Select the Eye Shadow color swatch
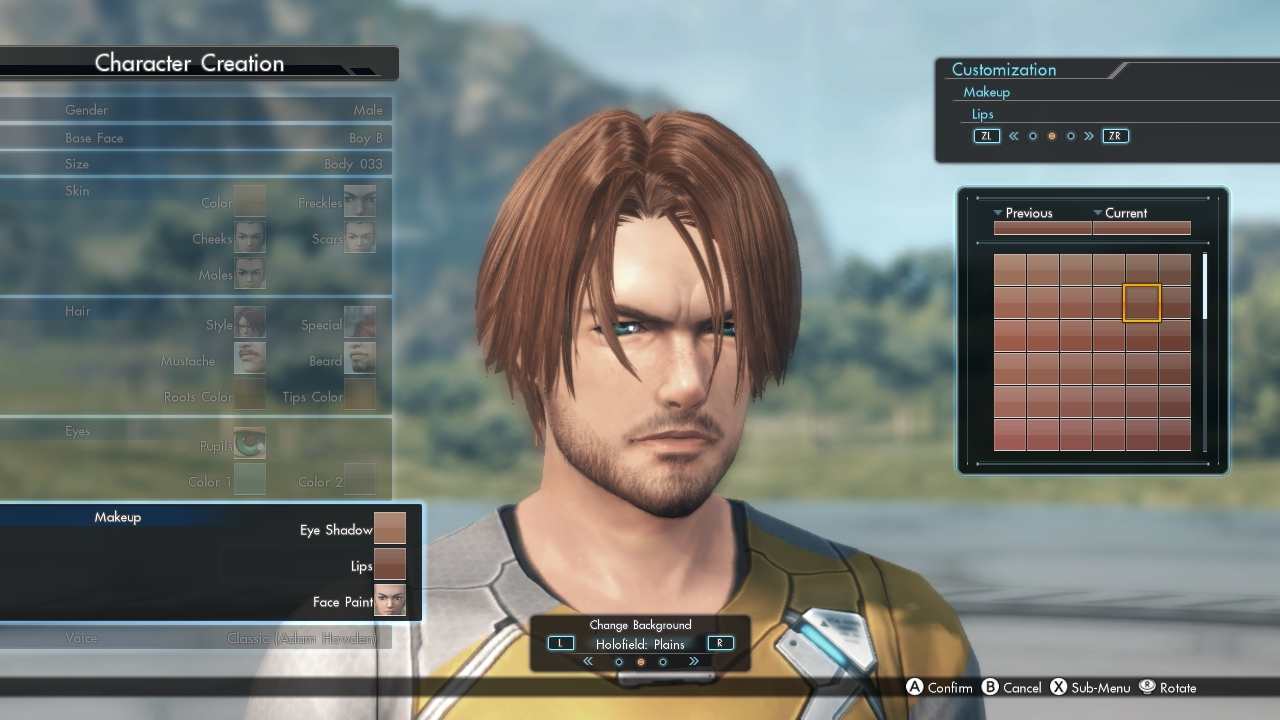The height and width of the screenshot is (720, 1280). tap(389, 529)
